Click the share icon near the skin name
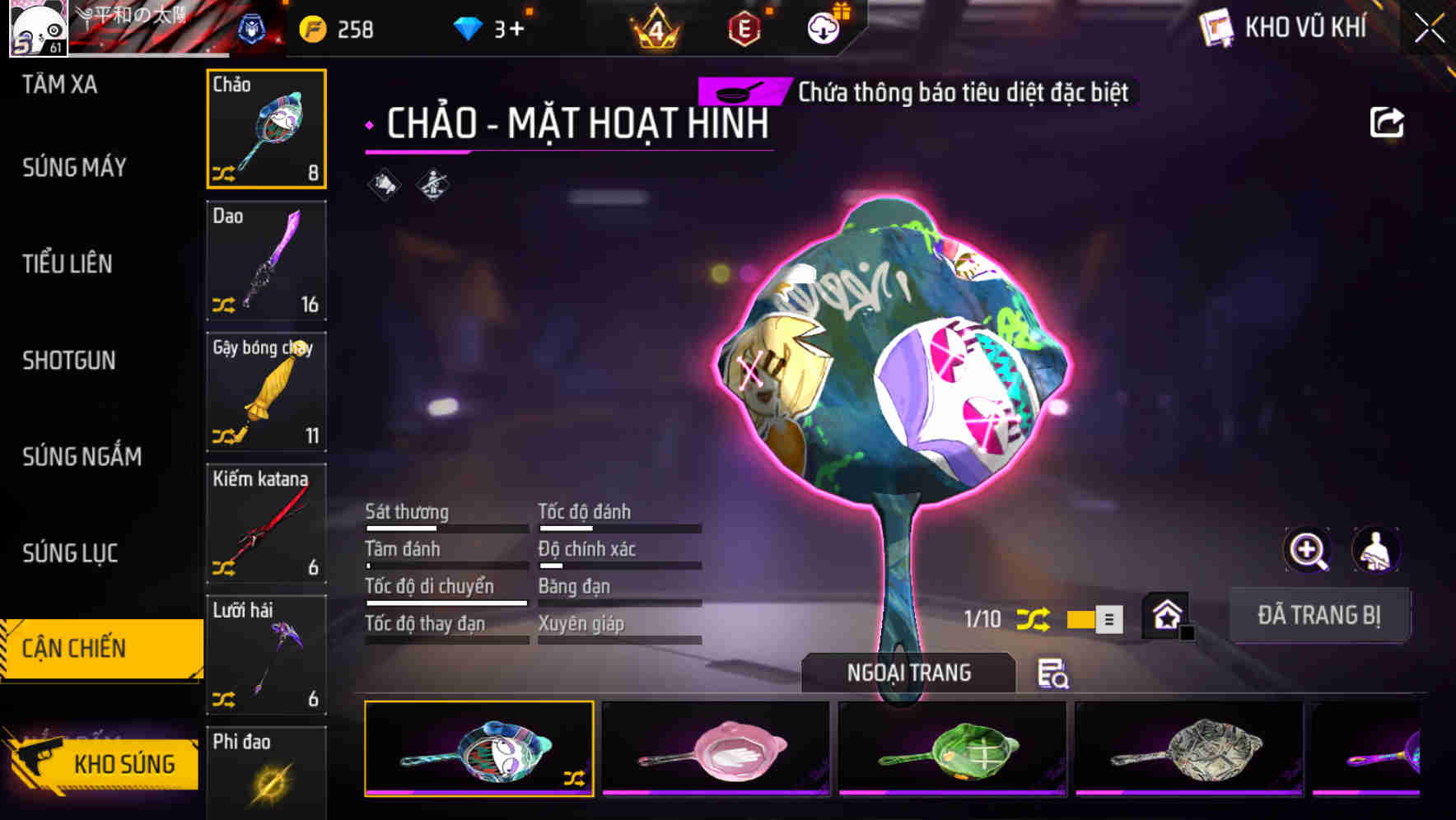The image size is (1456, 820). point(1388,121)
